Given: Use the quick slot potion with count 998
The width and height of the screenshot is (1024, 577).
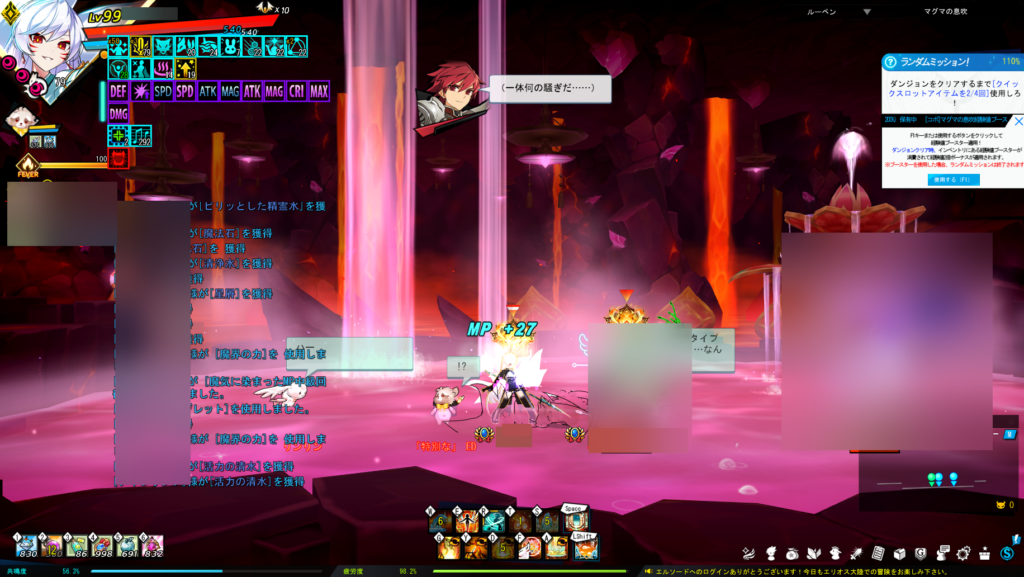Looking at the screenshot, I should coord(102,545).
